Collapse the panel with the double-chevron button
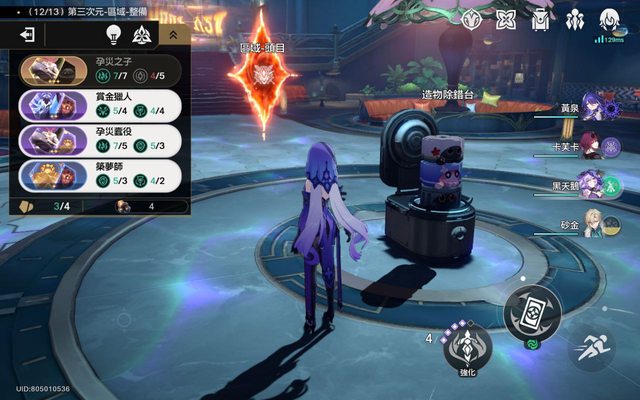 click(173, 34)
